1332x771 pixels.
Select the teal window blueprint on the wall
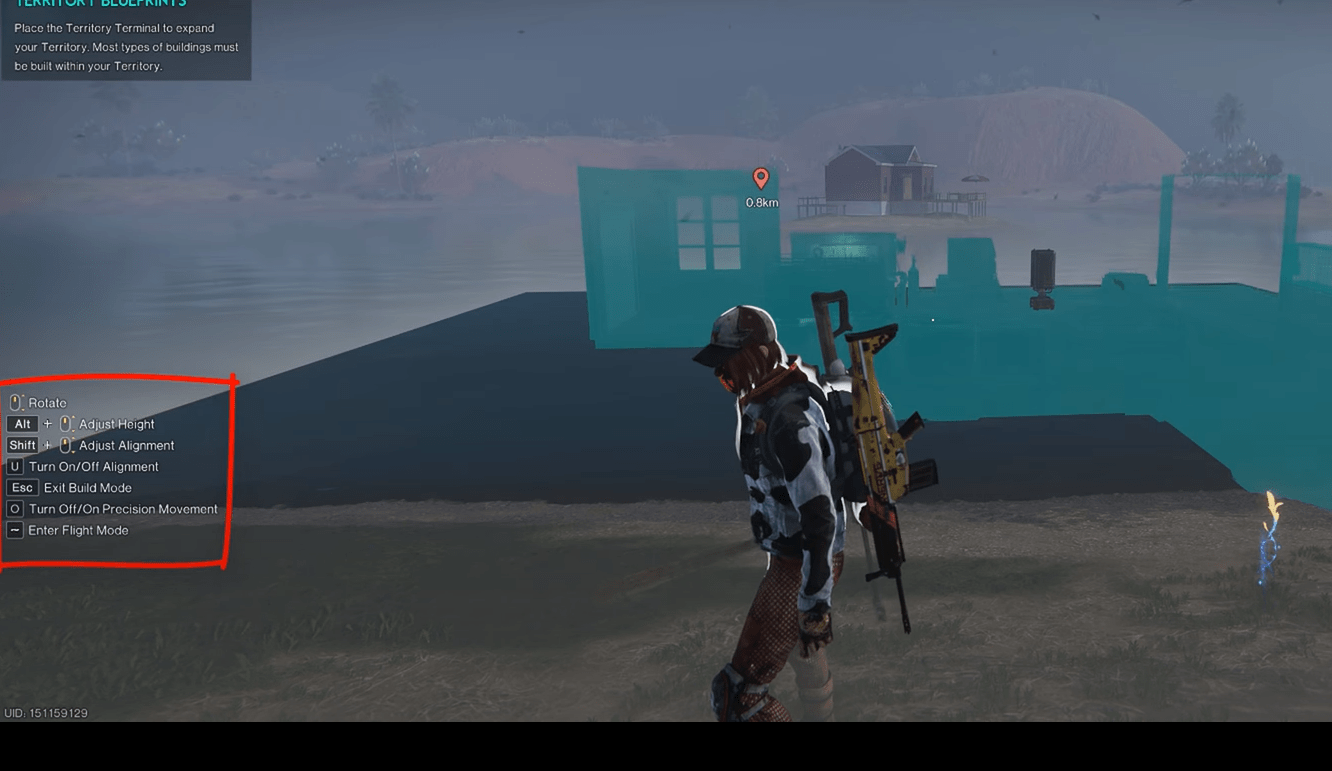[x=708, y=235]
